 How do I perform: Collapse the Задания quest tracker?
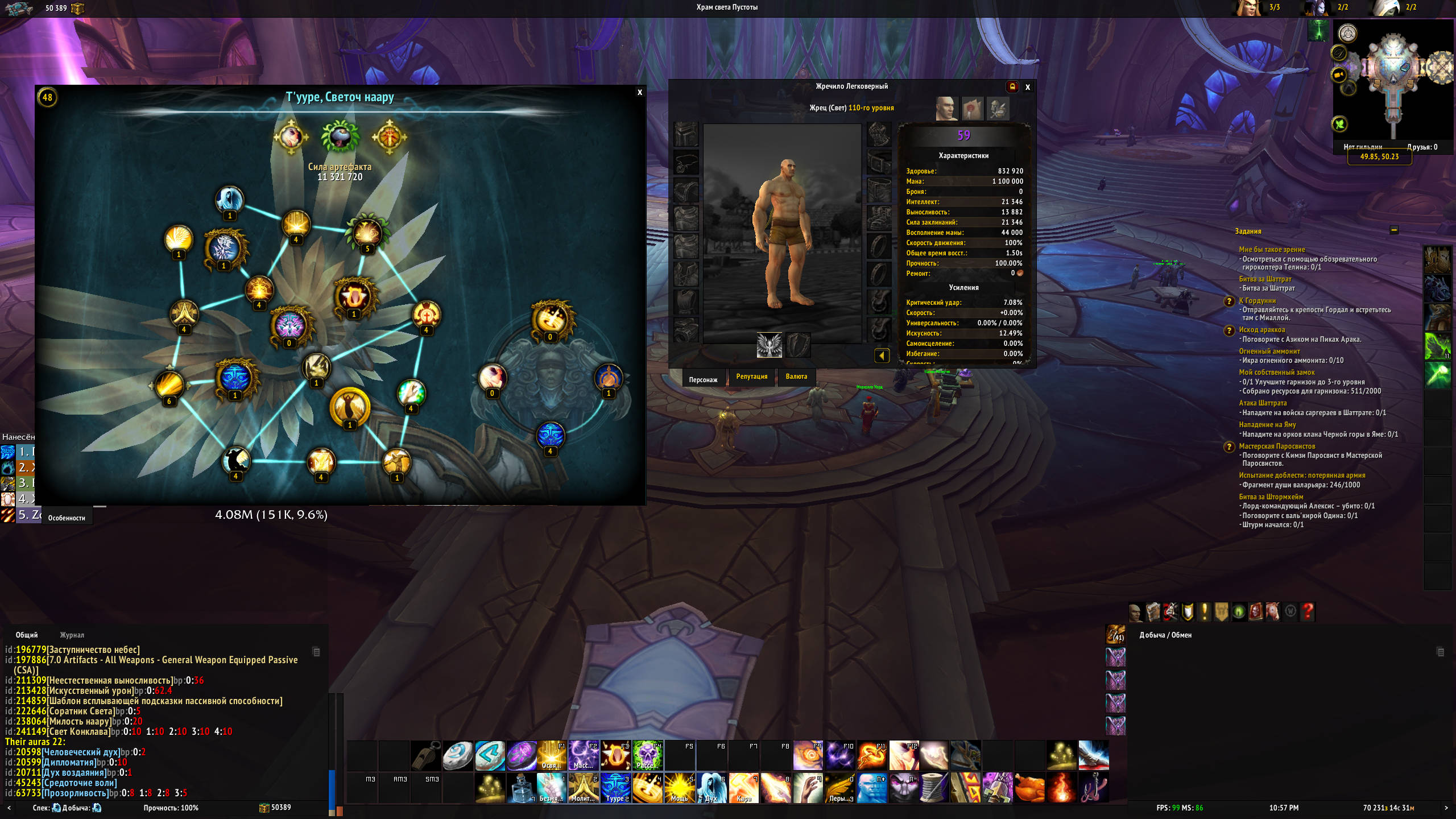(x=1394, y=230)
